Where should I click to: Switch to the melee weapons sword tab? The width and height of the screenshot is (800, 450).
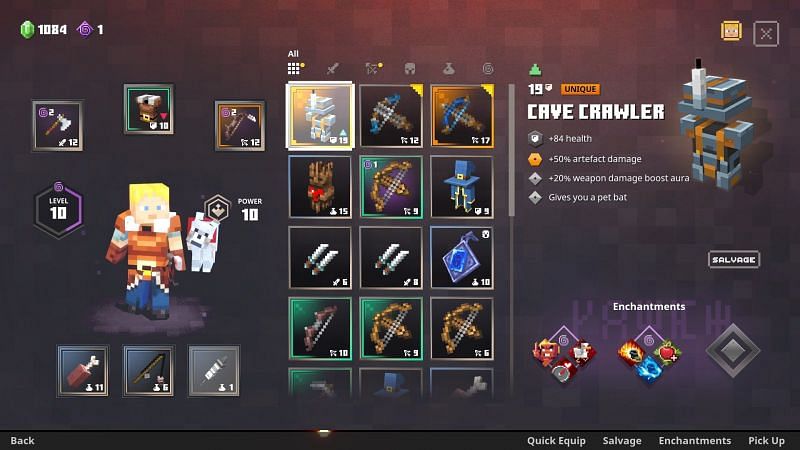coord(335,68)
